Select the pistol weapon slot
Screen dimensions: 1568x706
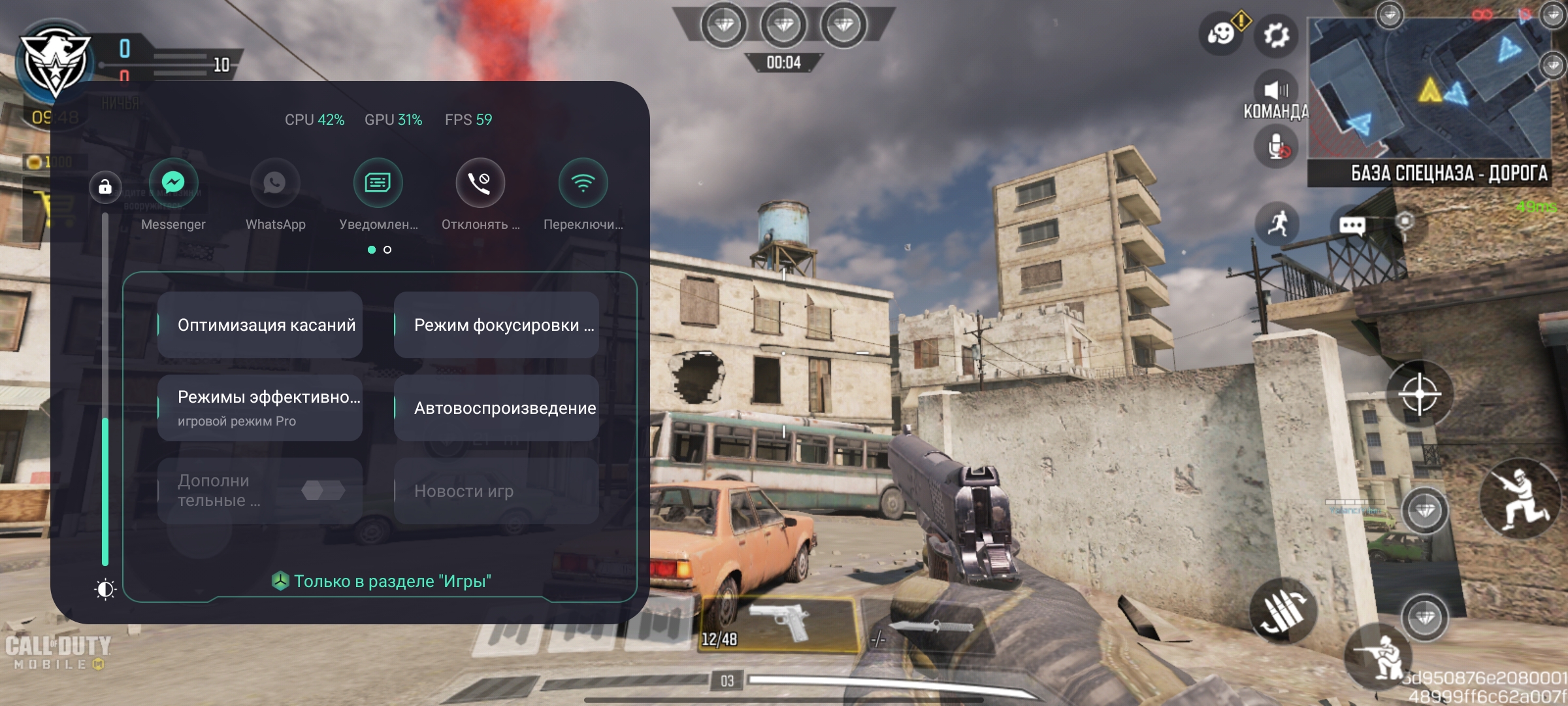tap(779, 624)
